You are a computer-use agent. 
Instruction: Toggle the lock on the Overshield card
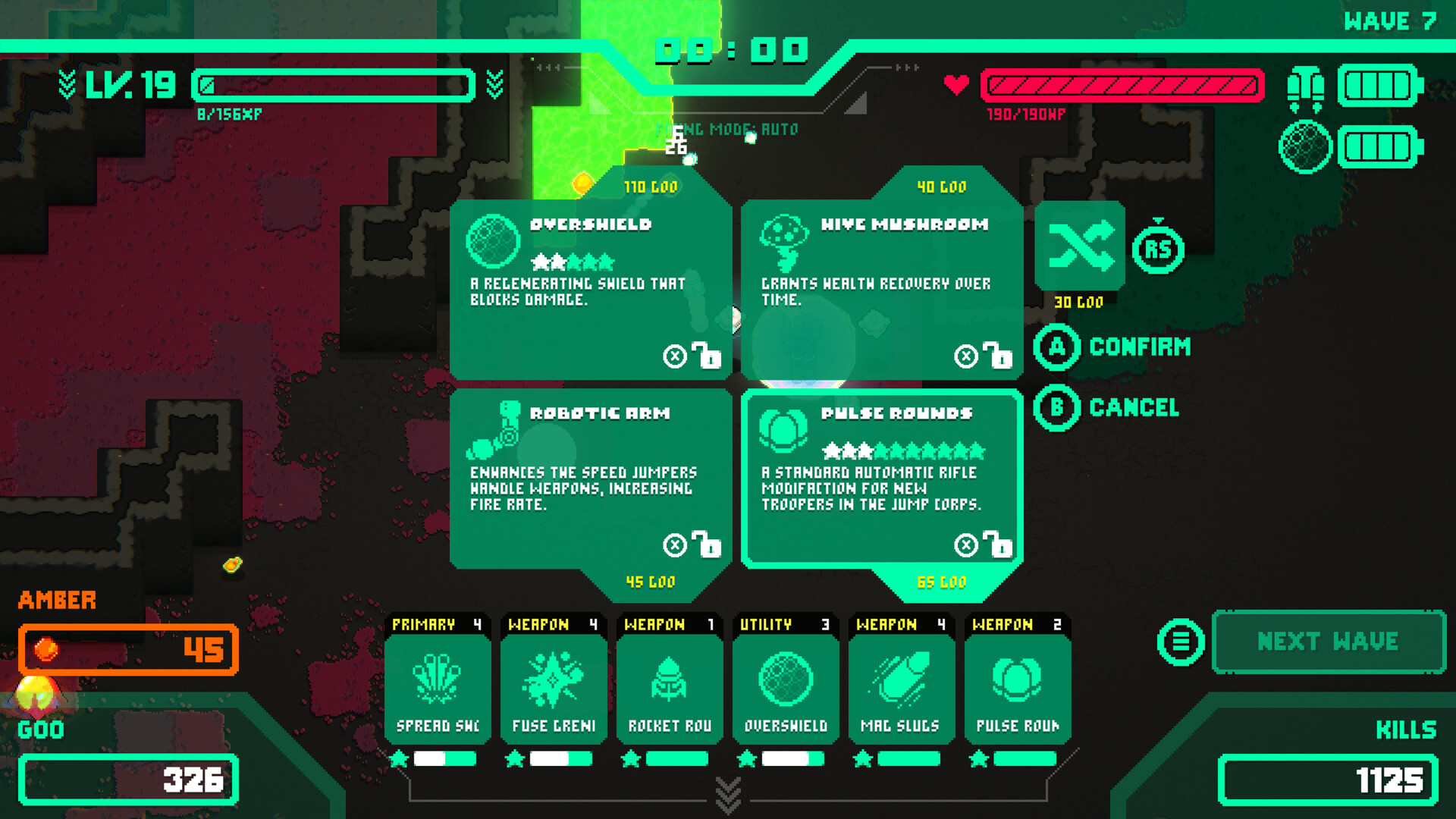tap(707, 355)
